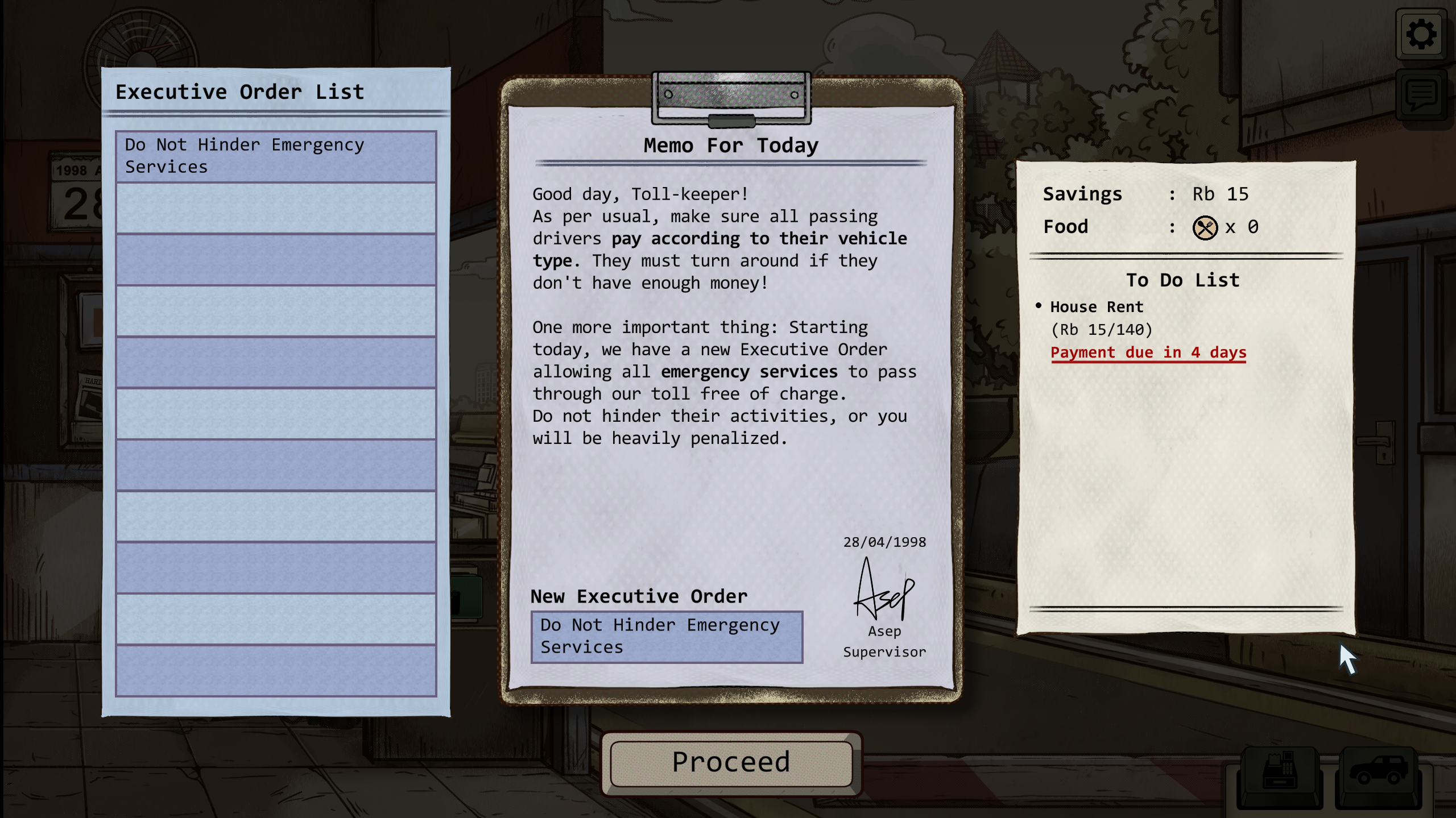The image size is (1456, 818).
Task: Open the speech bubble message log
Action: click(x=1421, y=95)
